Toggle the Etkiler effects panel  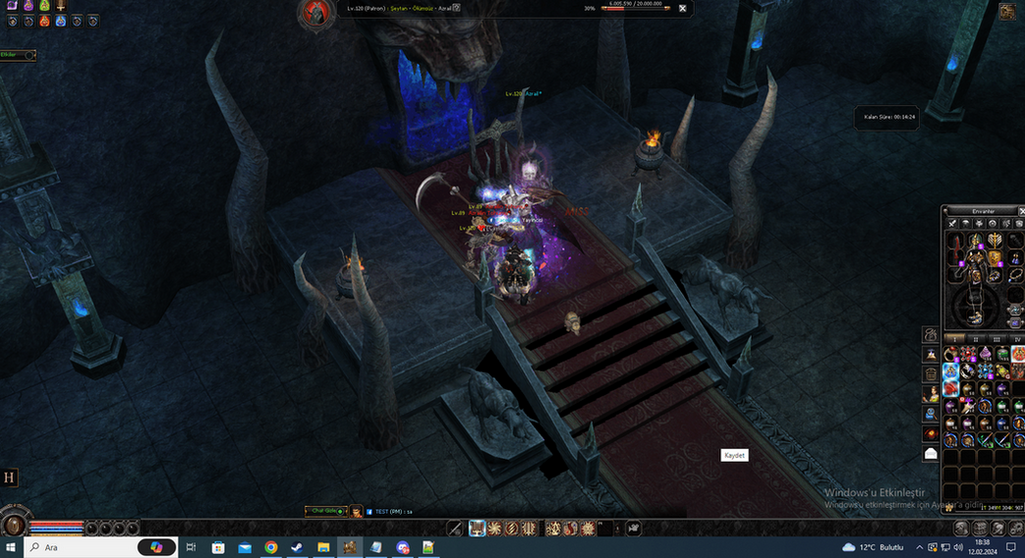pos(17,55)
